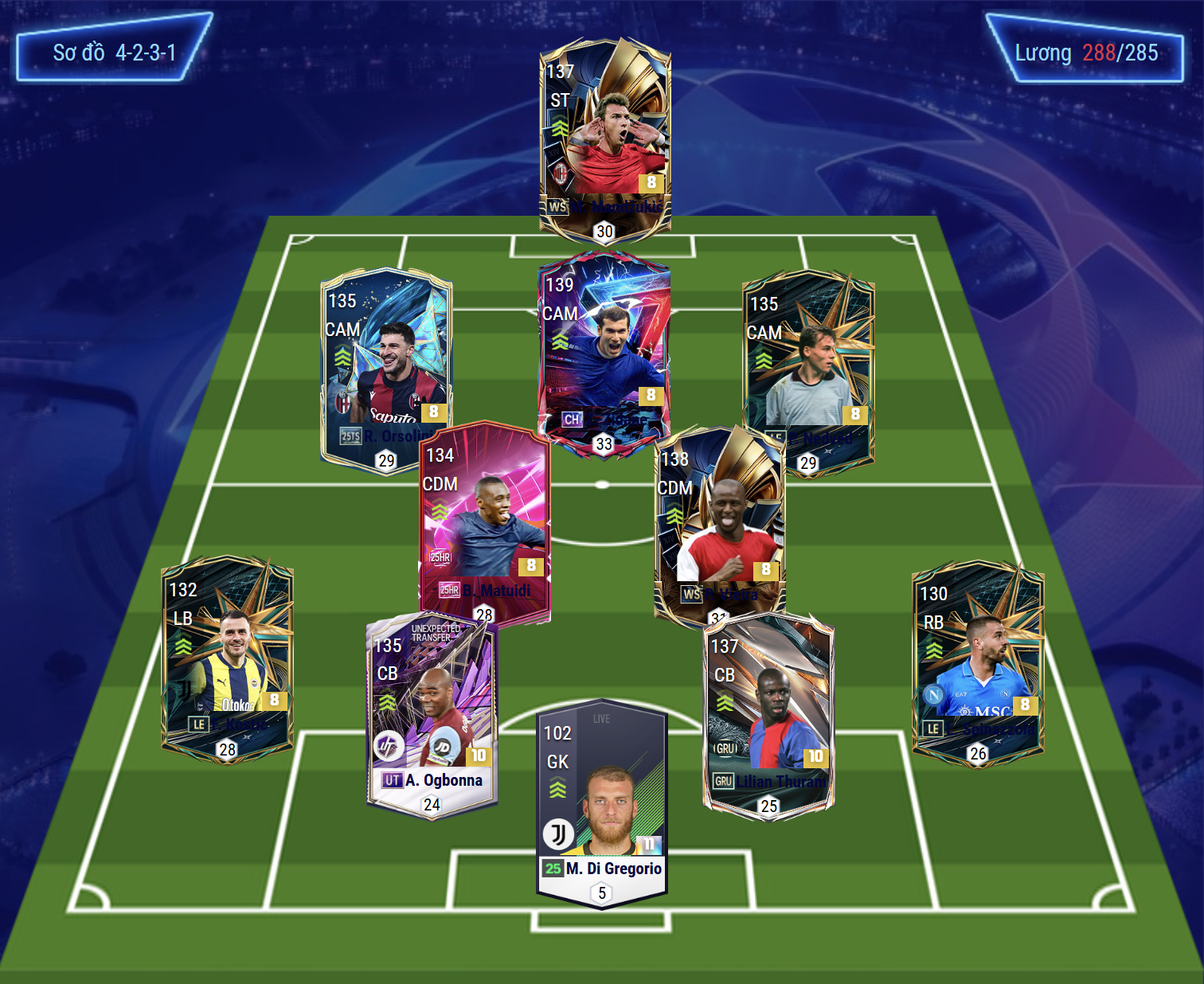Choose the RB card rated 130
Image resolution: width=1204 pixels, height=984 pixels.
[x=978, y=662]
